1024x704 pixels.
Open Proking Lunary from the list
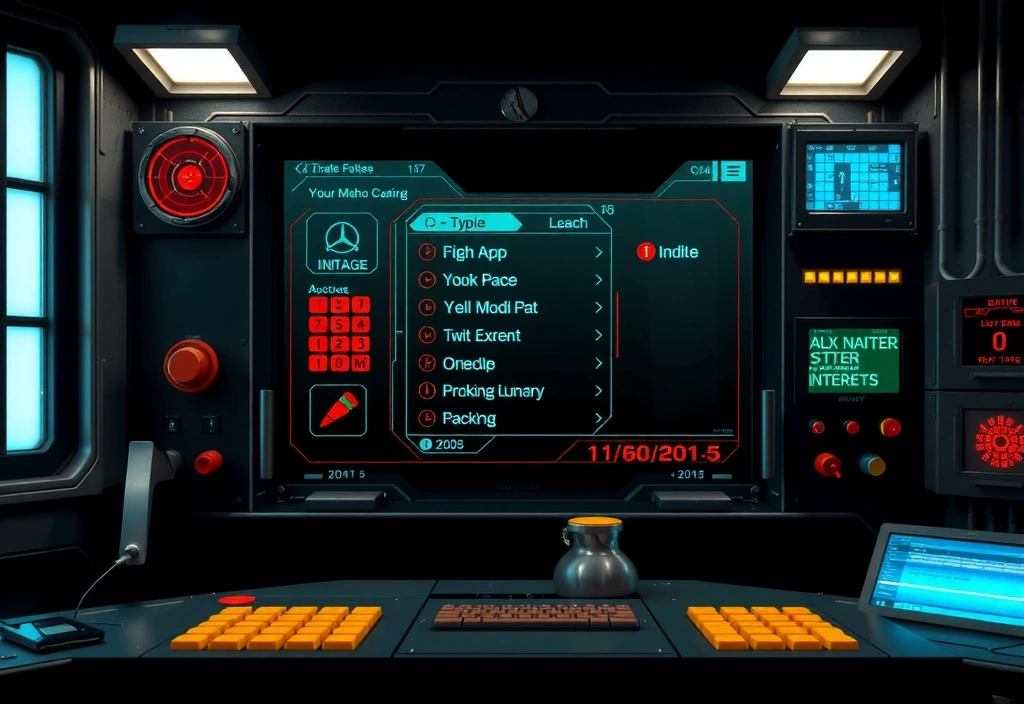tap(493, 391)
